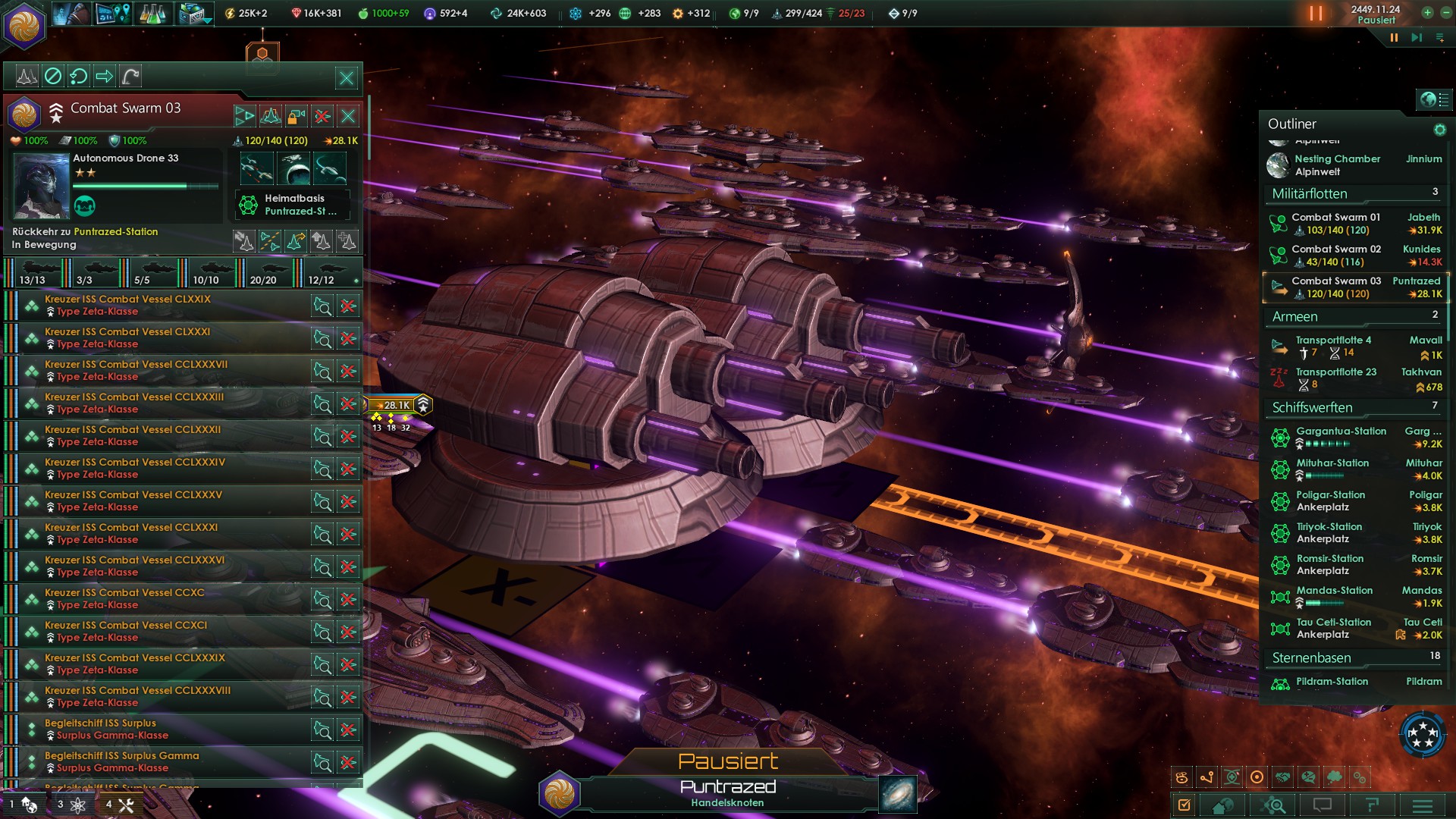
Task: Open the Research flasks menu
Action: pyautogui.click(x=152, y=13)
